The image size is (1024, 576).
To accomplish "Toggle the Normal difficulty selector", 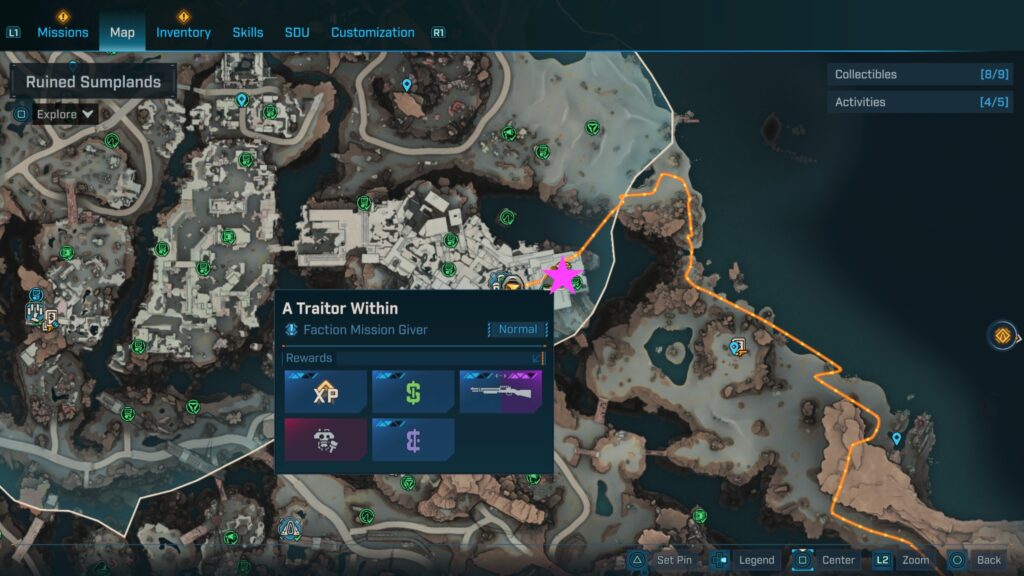I will pos(517,329).
